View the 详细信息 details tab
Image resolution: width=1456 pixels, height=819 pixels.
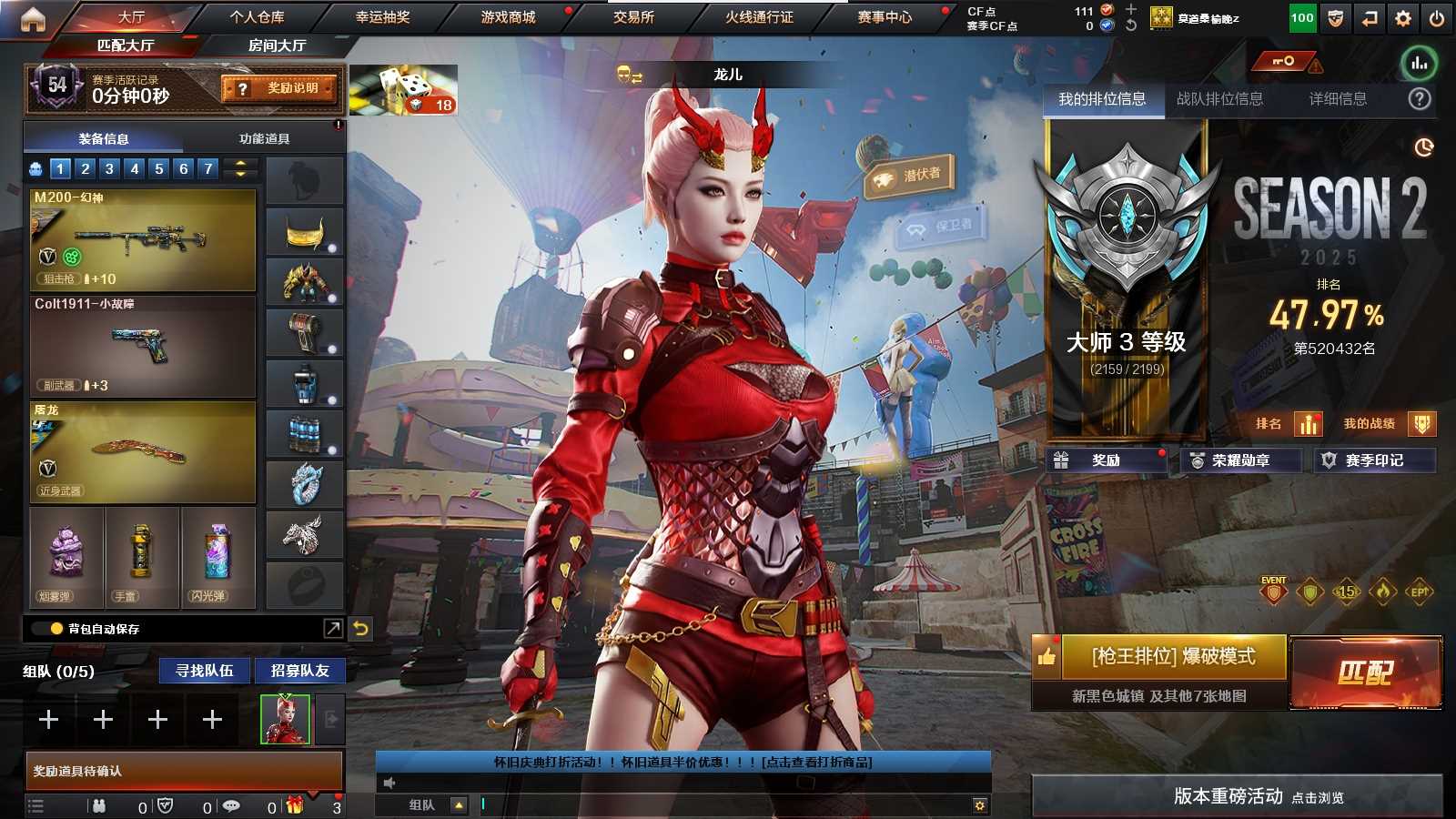(x=1338, y=99)
